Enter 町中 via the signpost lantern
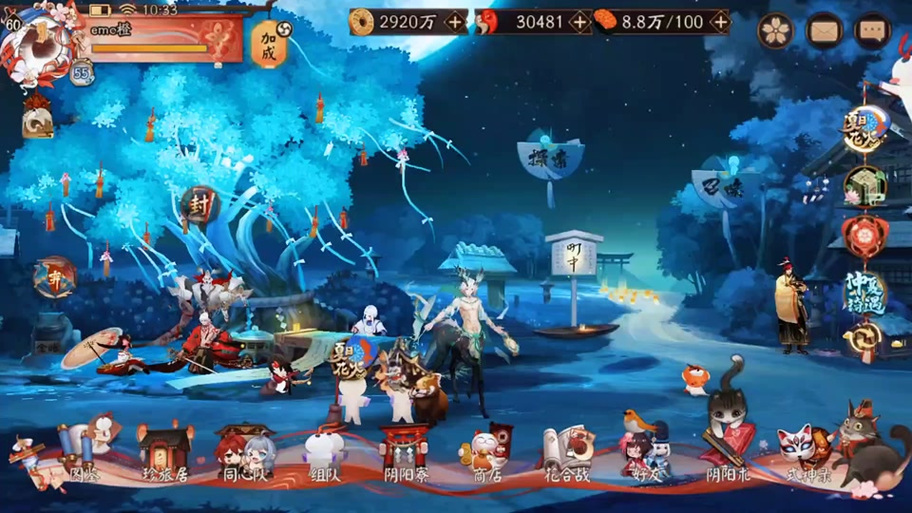This screenshot has width=912, height=513. pos(574,258)
